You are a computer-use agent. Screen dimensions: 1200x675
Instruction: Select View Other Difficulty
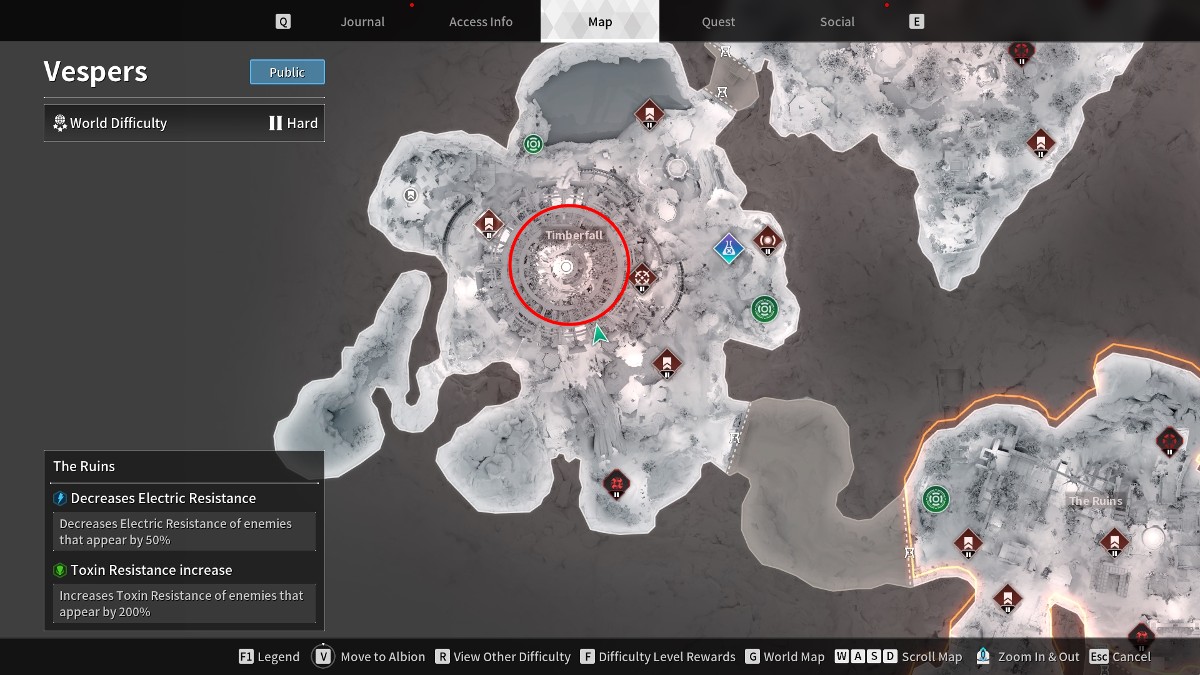click(x=501, y=657)
